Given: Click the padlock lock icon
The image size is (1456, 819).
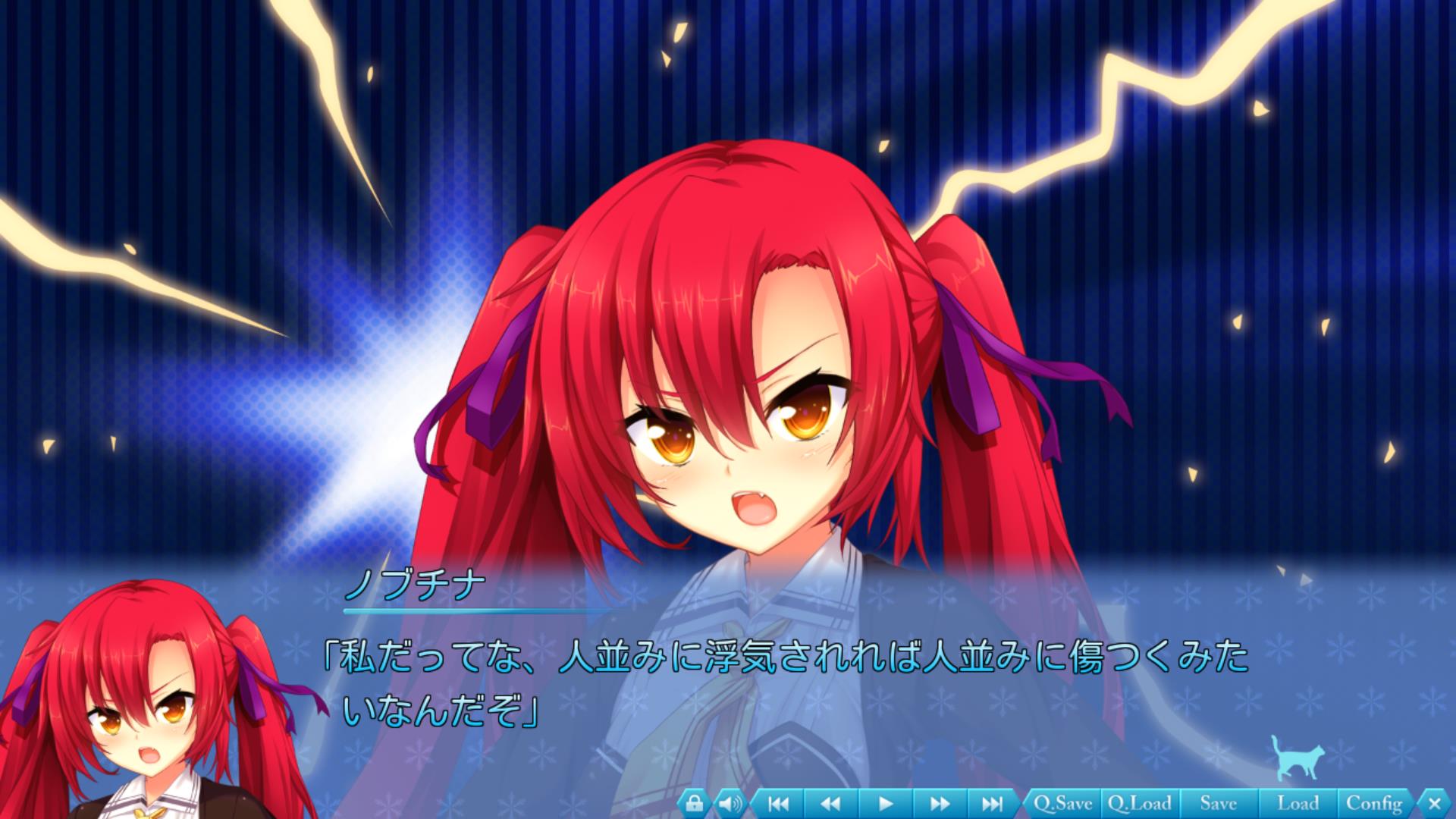Looking at the screenshot, I should click(695, 803).
